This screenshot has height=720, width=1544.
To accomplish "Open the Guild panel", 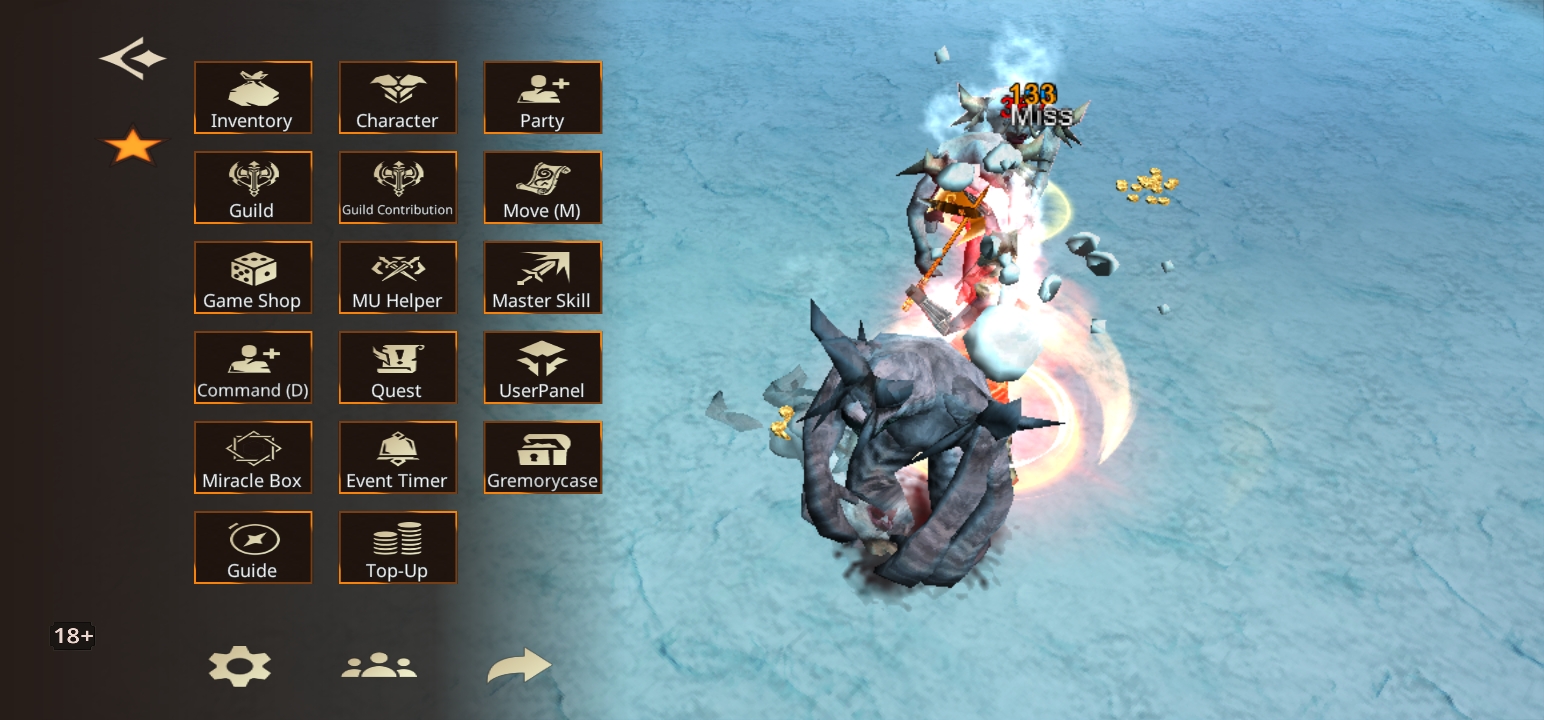I will [x=252, y=187].
